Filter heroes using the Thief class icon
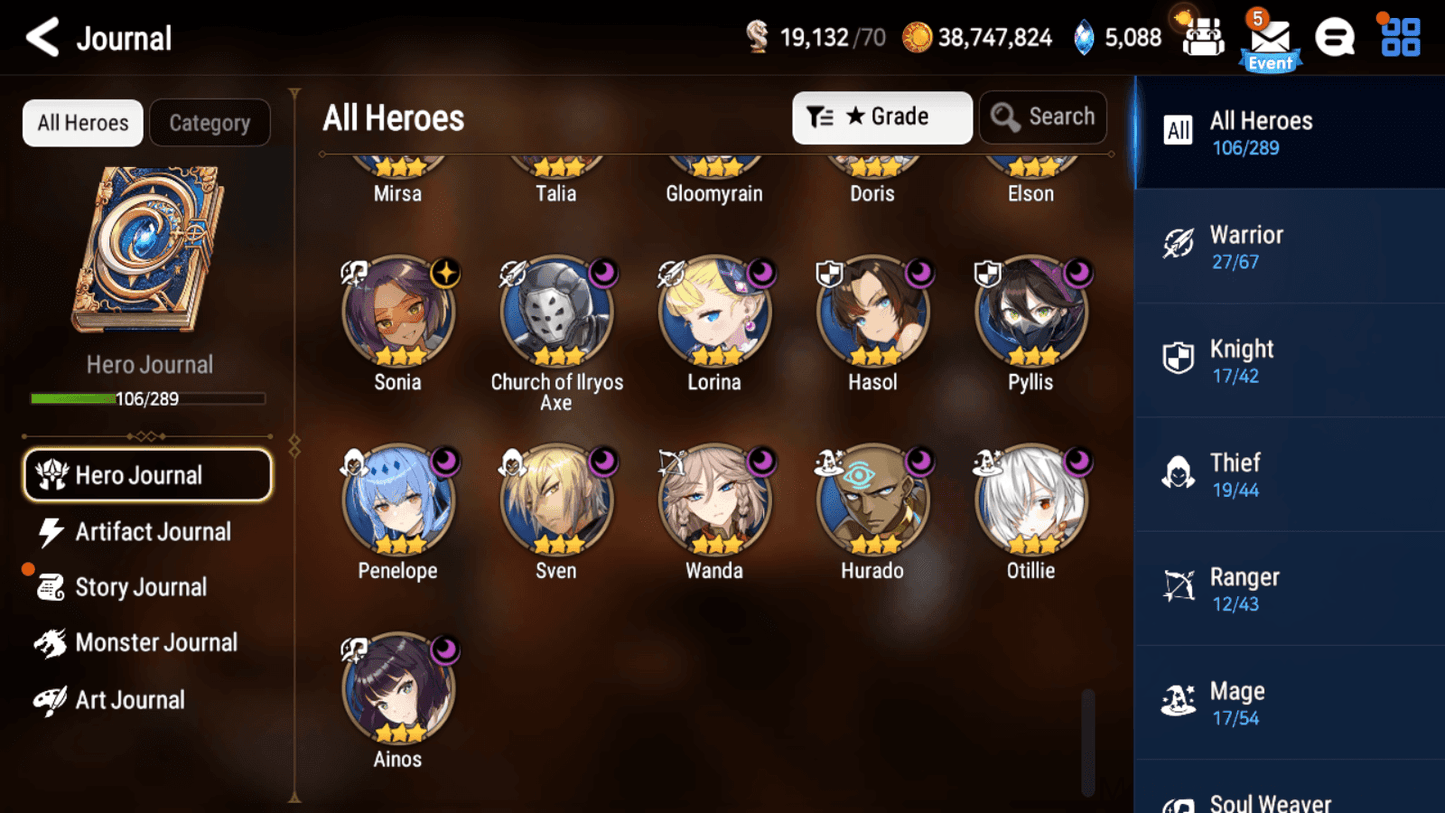This screenshot has height=813, width=1445. click(1180, 473)
